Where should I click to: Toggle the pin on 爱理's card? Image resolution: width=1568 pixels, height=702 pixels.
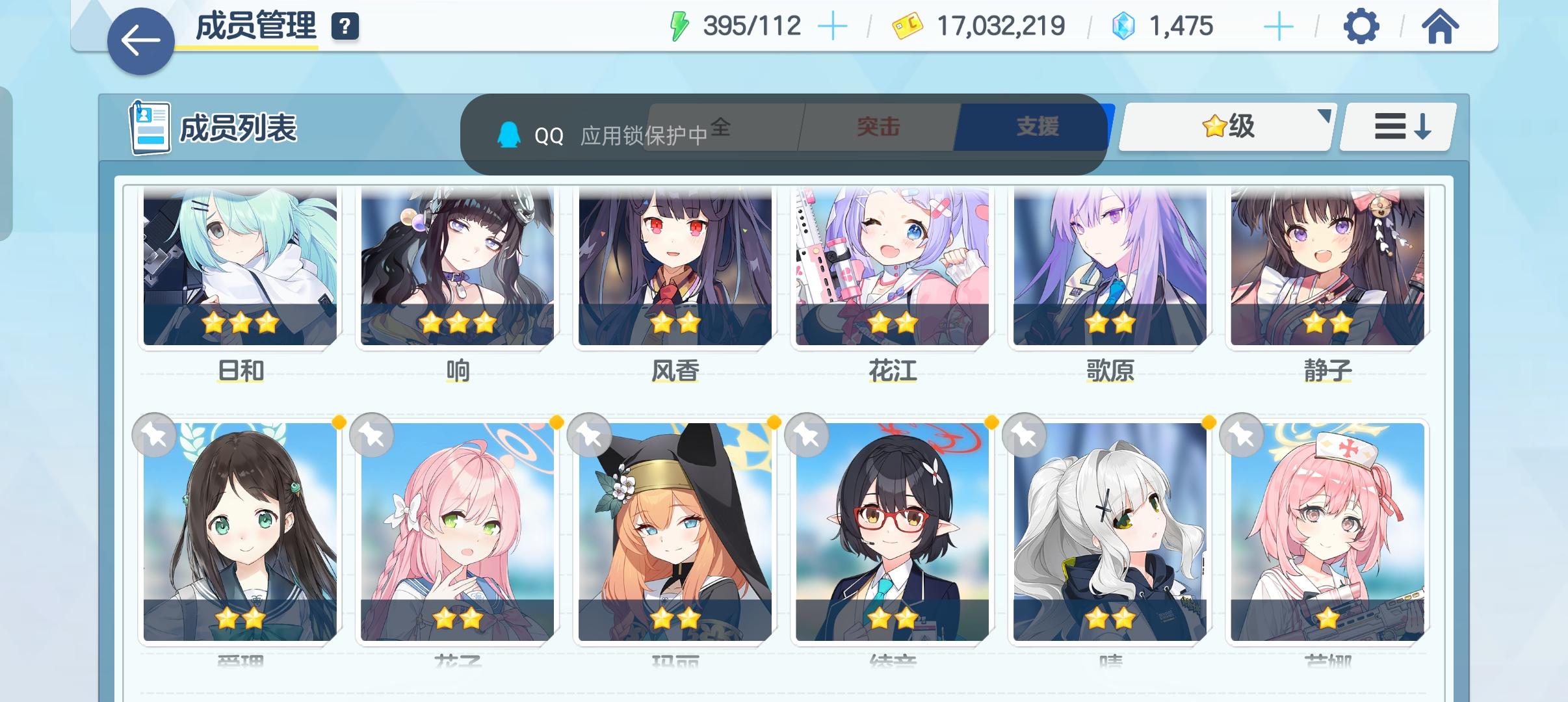154,435
